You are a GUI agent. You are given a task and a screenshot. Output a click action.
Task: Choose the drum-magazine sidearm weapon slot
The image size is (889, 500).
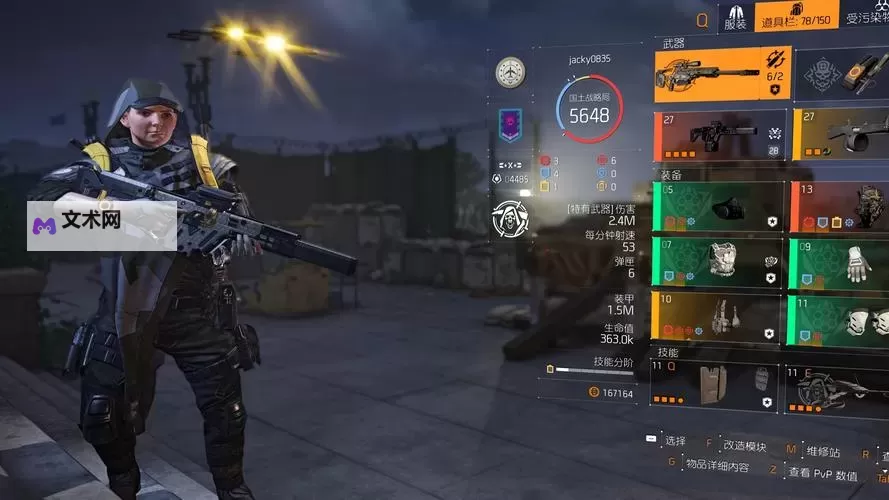[x=841, y=136]
